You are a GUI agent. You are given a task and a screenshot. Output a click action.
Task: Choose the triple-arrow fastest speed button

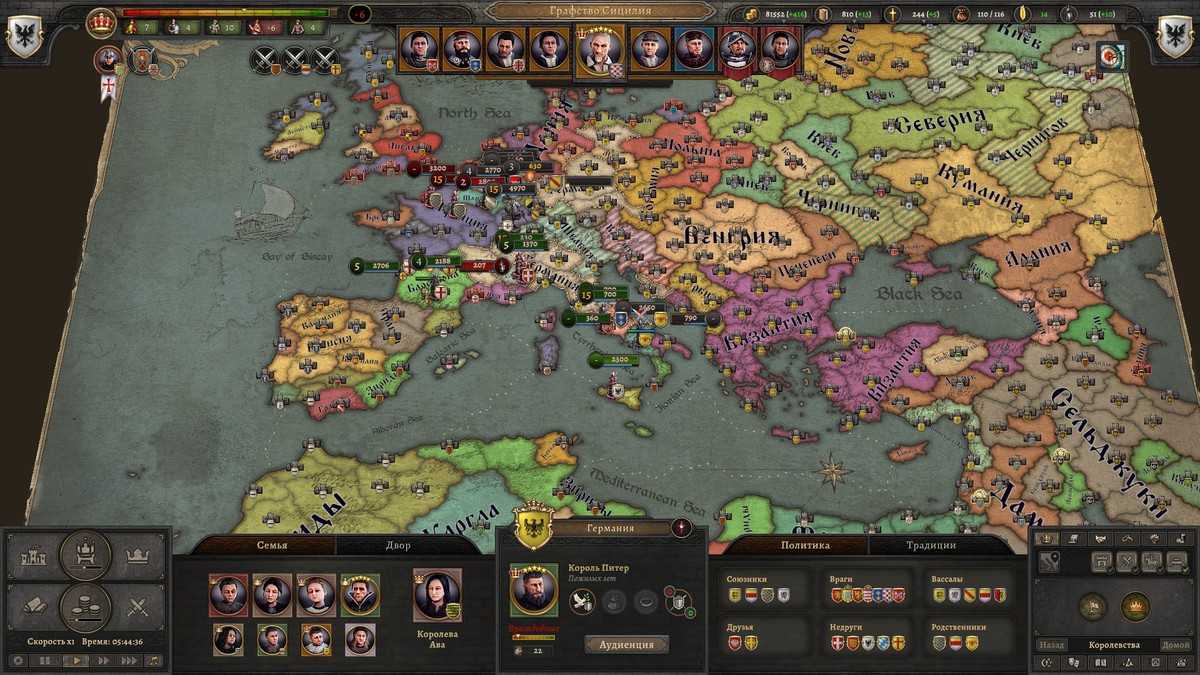point(128,660)
